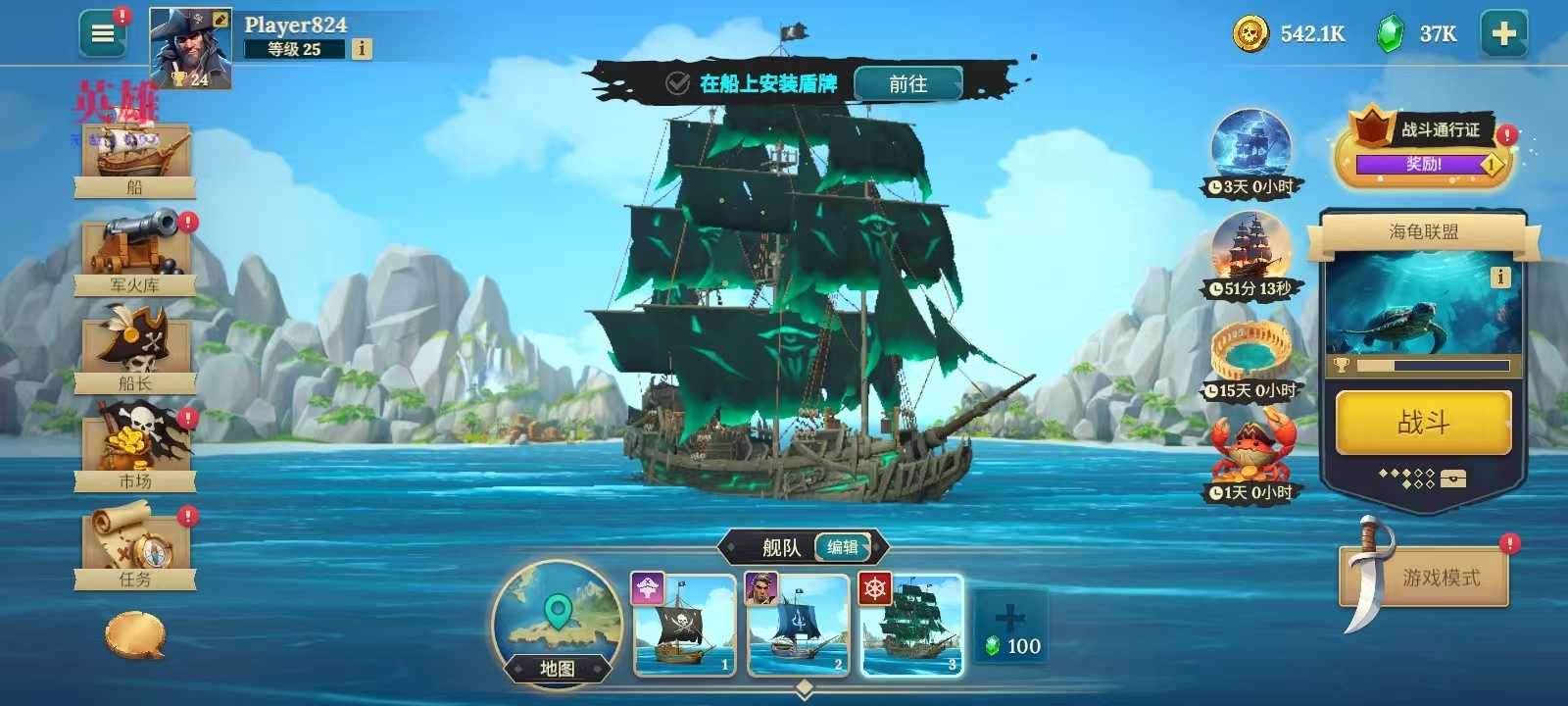This screenshot has height=706, width=1568.
Task: Open the game modes panel (游戏模式)
Action: (1423, 576)
